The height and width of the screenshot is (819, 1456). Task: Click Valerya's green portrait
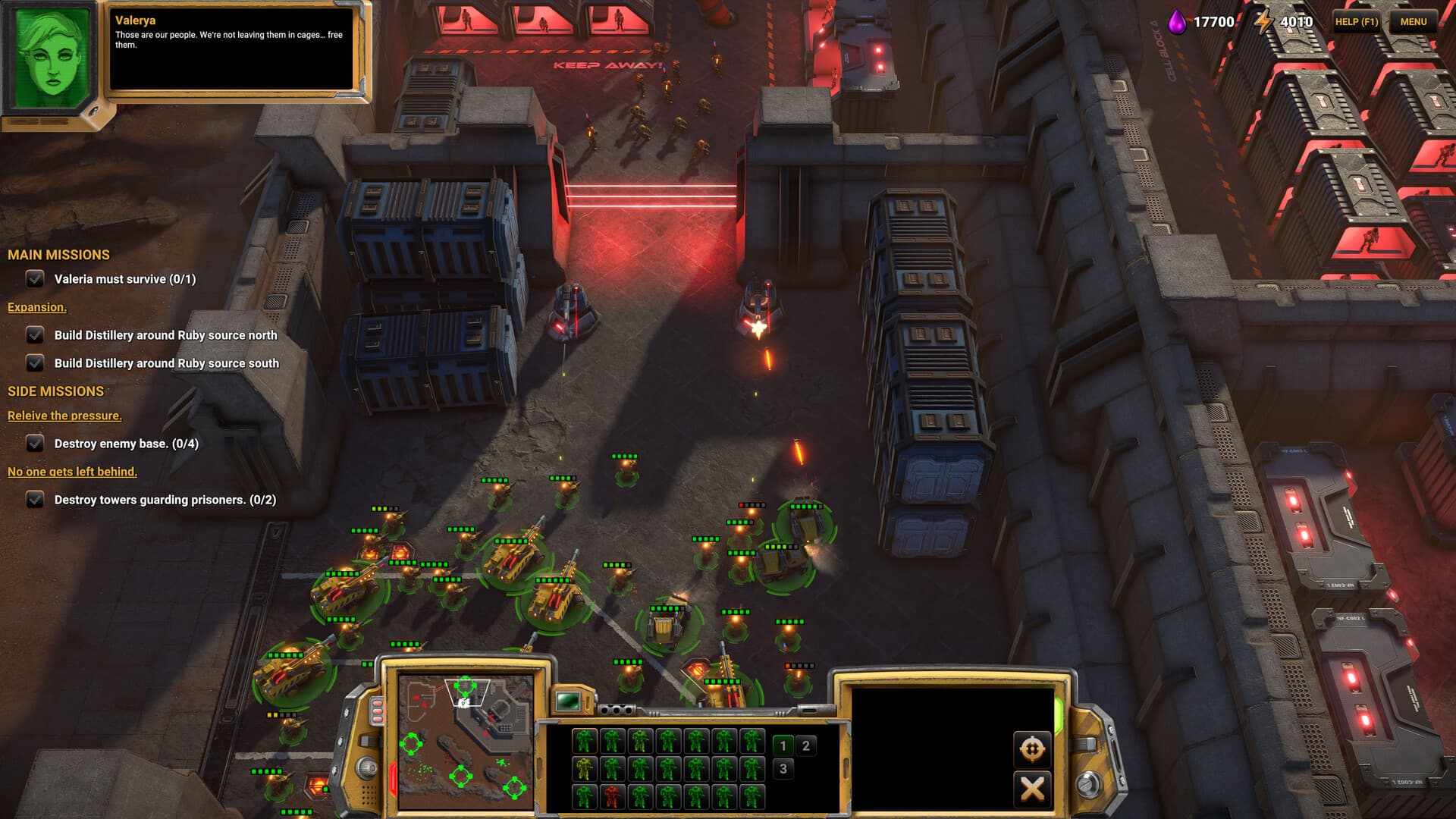point(51,58)
